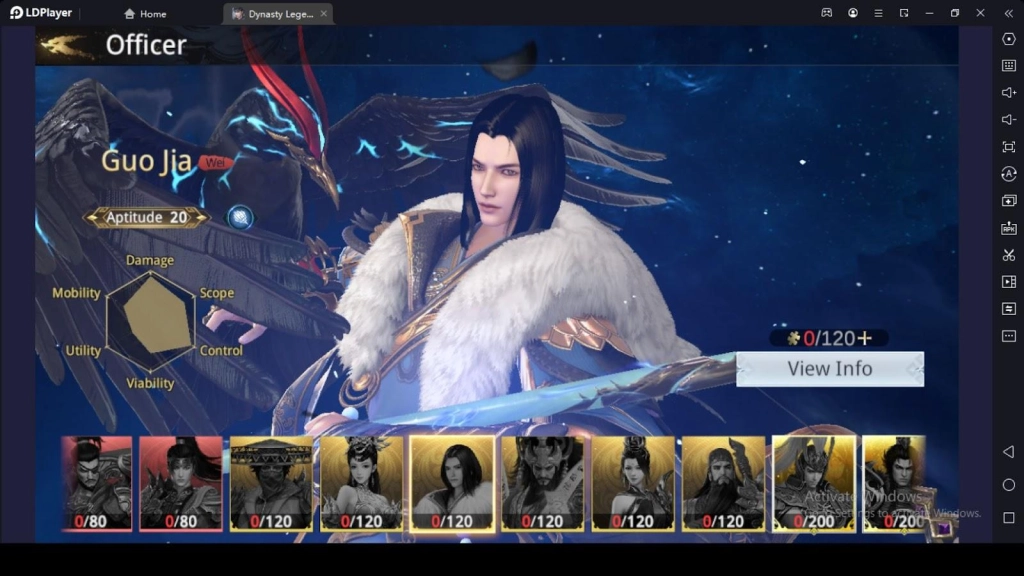This screenshot has height=576, width=1024.
Task: Close the LDPlayer window
Action: pyautogui.click(x=980, y=13)
